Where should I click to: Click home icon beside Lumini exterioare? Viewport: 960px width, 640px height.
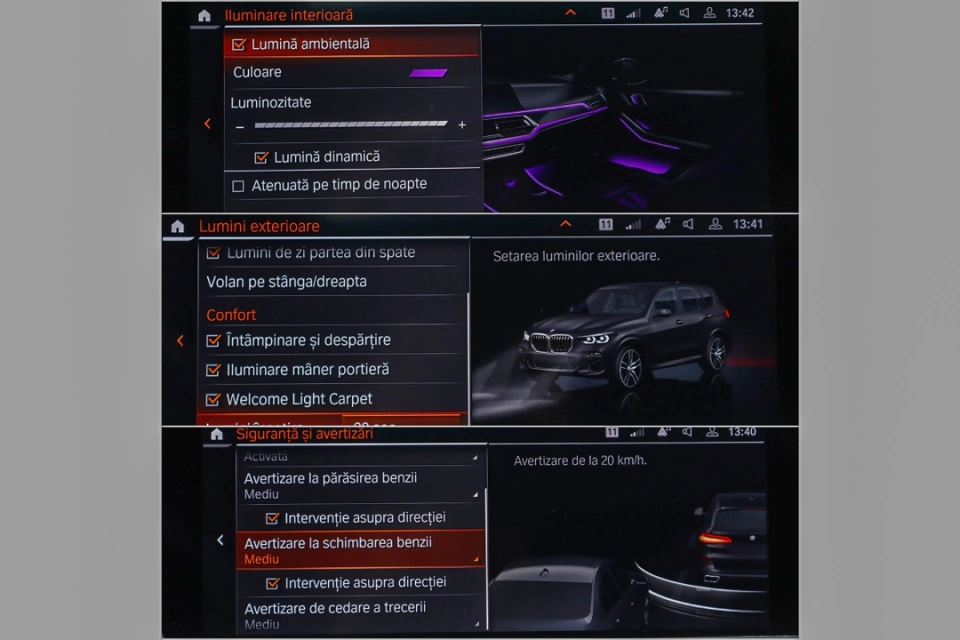click(177, 227)
